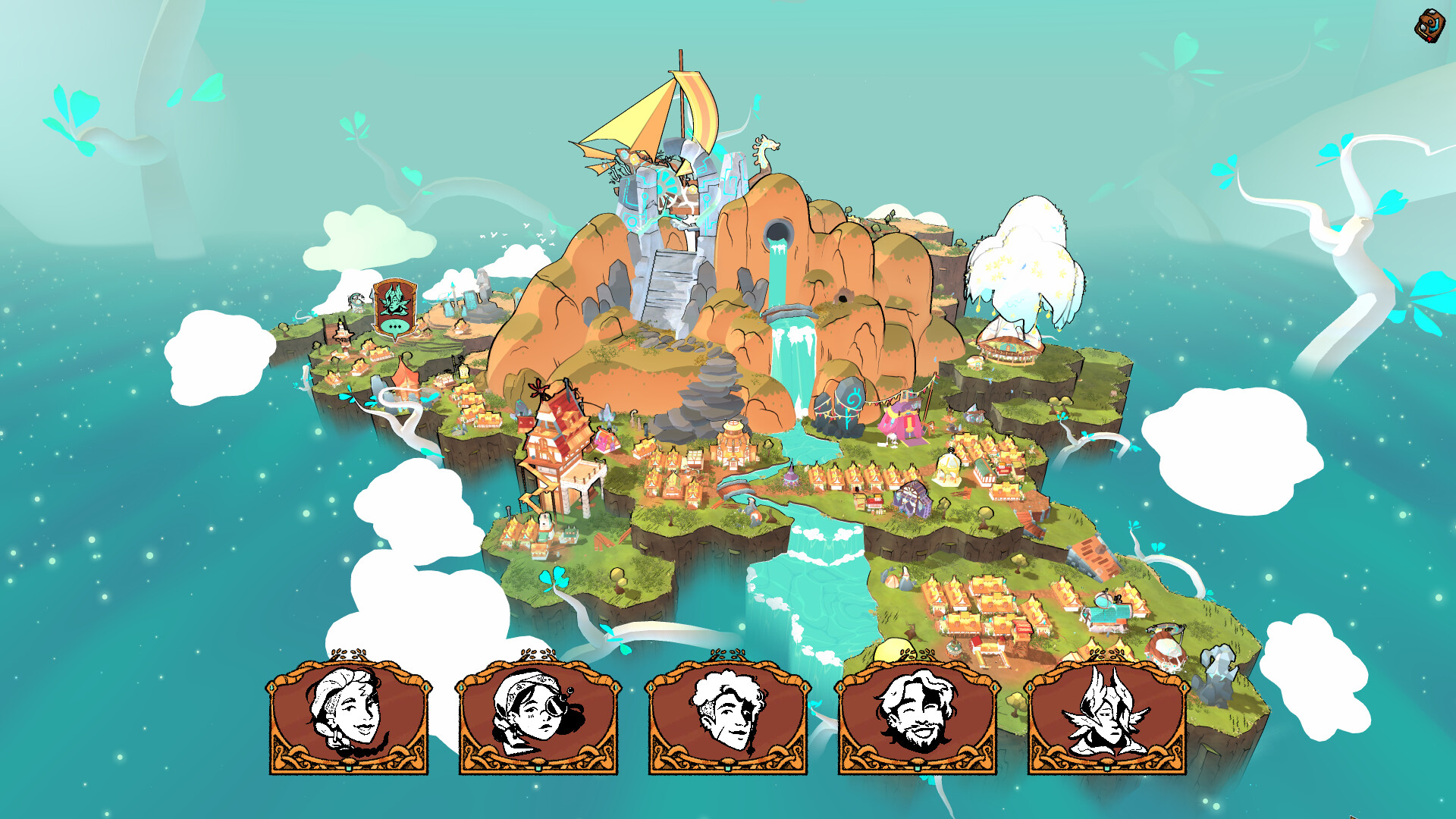Click the teal ellipsis speech bubble to talk
This screenshot has height=819, width=1456.
pyautogui.click(x=396, y=328)
